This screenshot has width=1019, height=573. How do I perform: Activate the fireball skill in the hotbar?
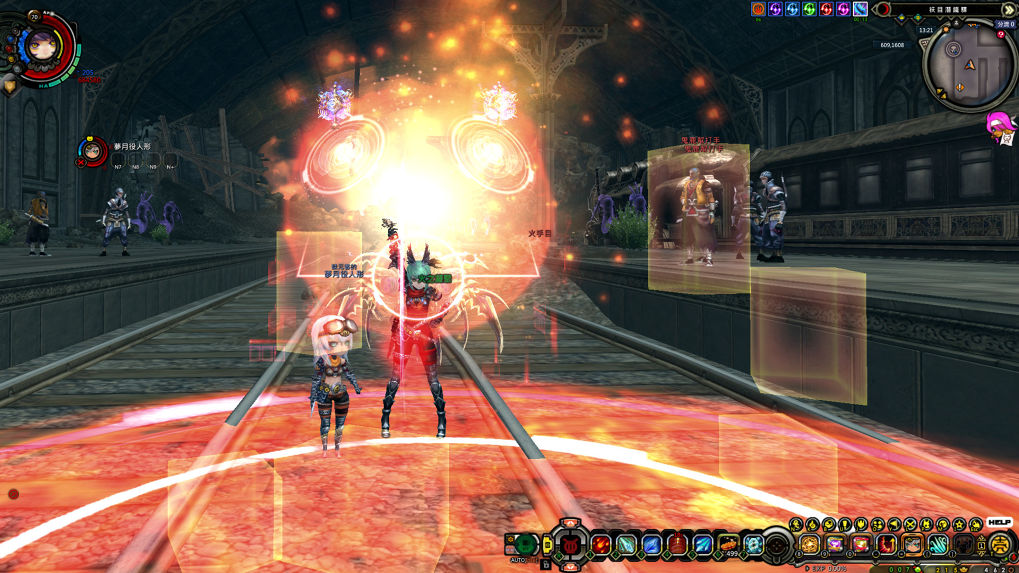[x=600, y=544]
